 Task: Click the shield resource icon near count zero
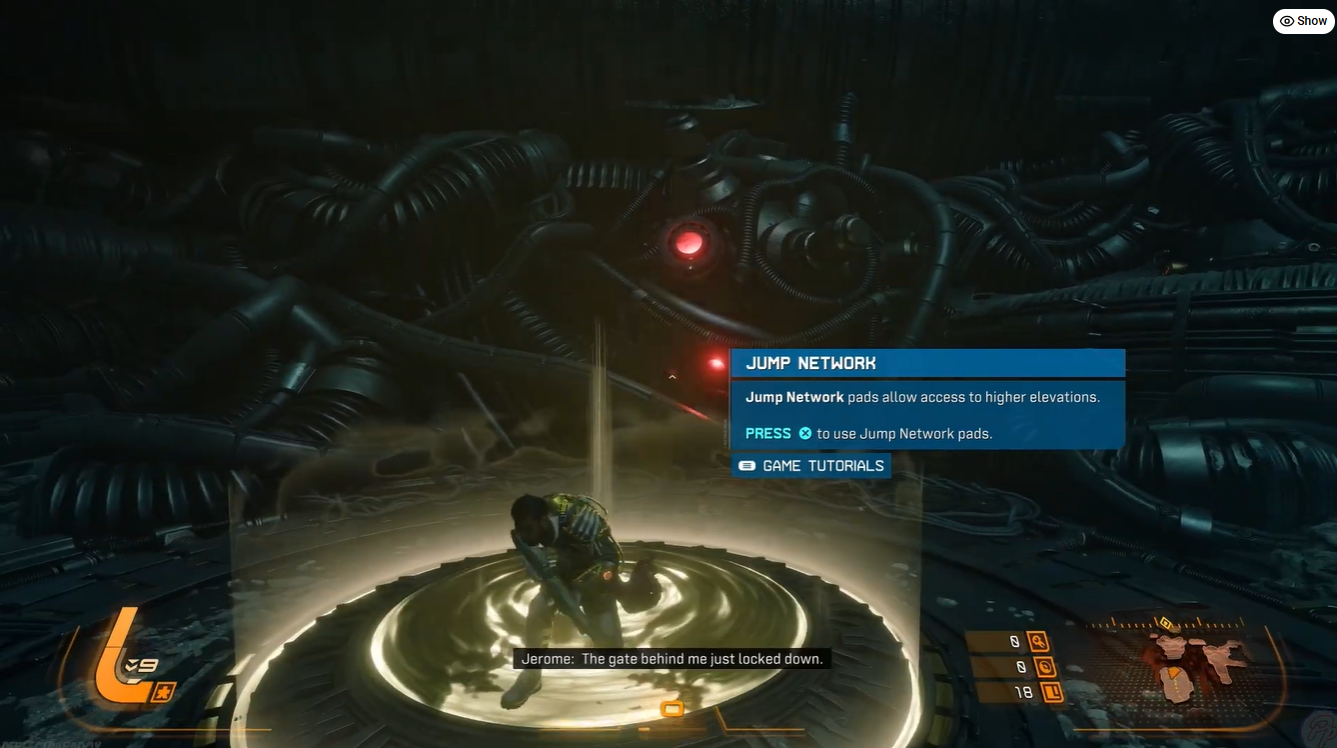[x=1045, y=667]
